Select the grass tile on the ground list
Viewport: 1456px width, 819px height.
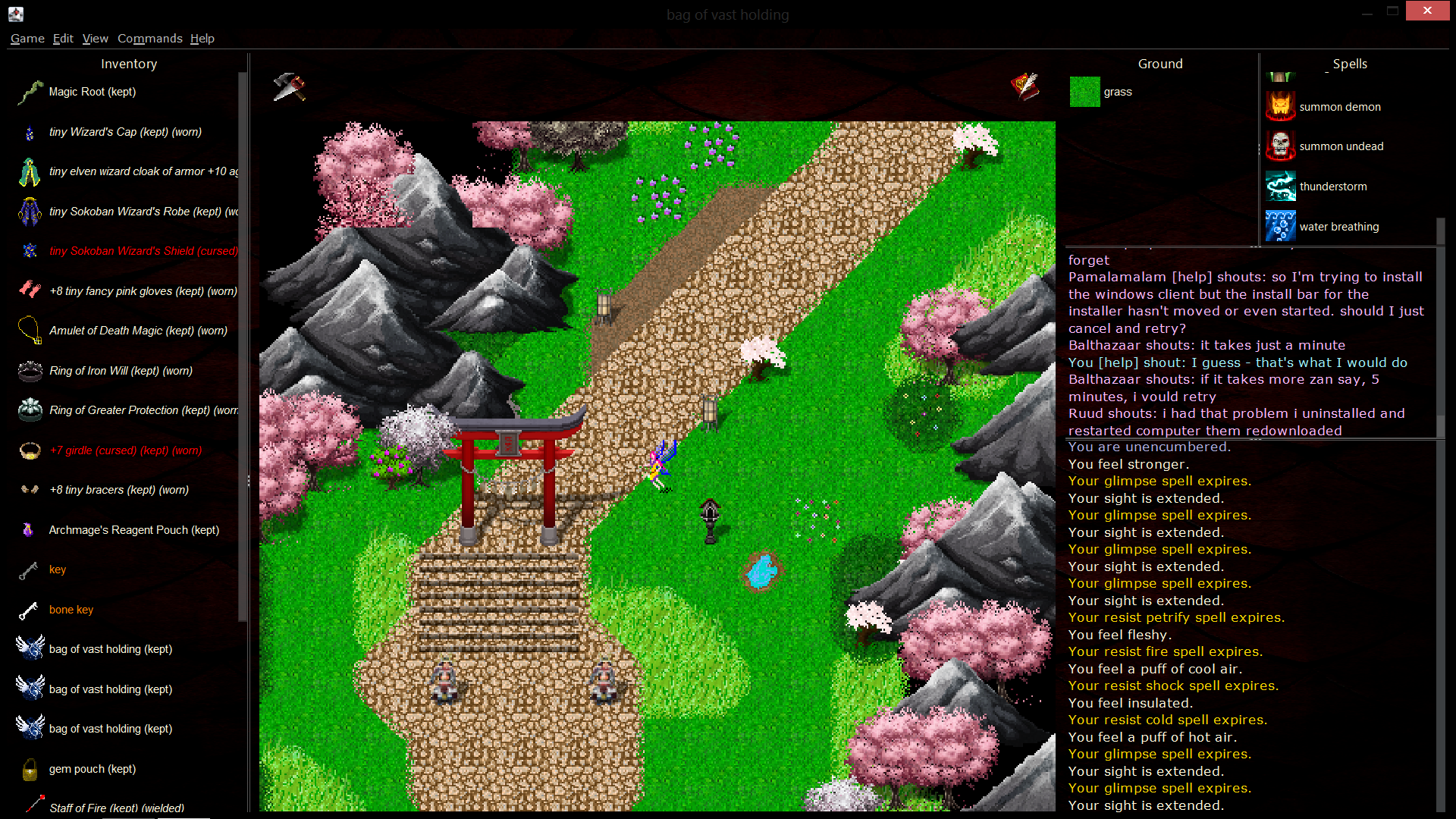[1117, 92]
